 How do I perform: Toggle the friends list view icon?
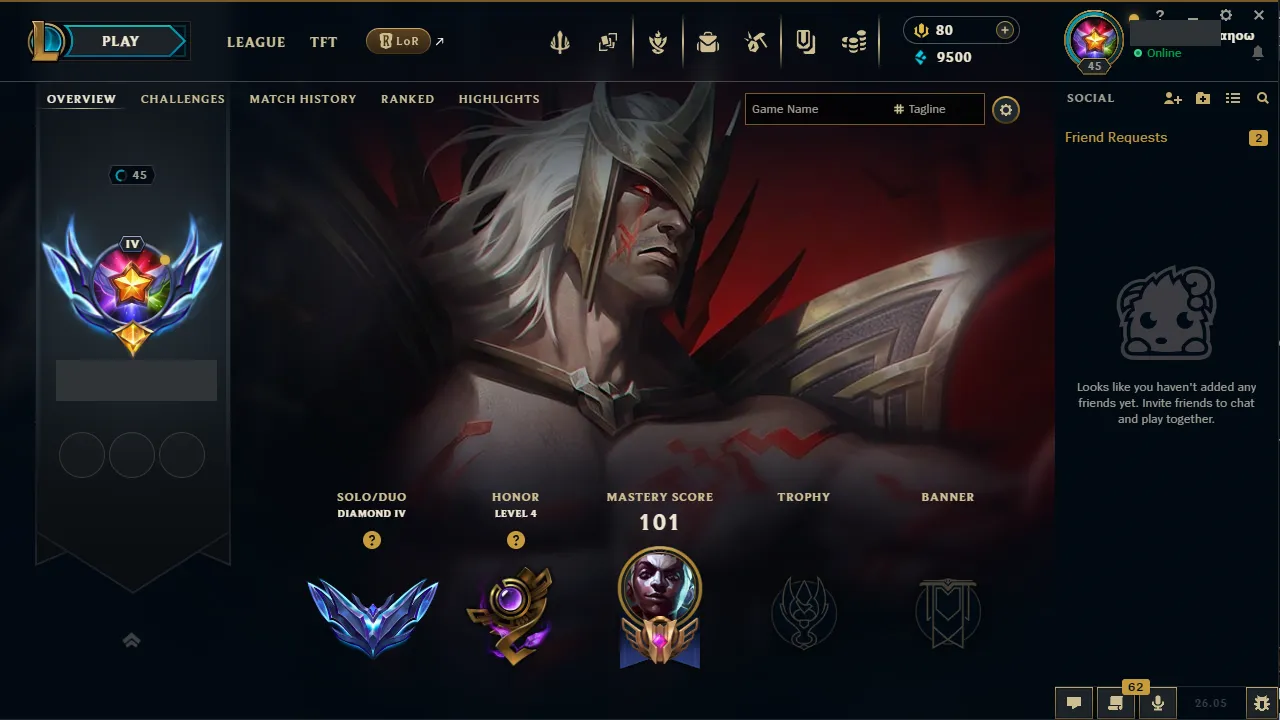1232,98
